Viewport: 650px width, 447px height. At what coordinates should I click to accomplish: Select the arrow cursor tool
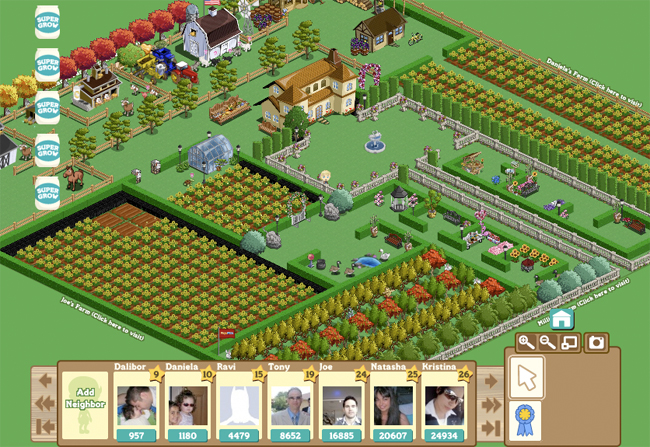(x=526, y=379)
